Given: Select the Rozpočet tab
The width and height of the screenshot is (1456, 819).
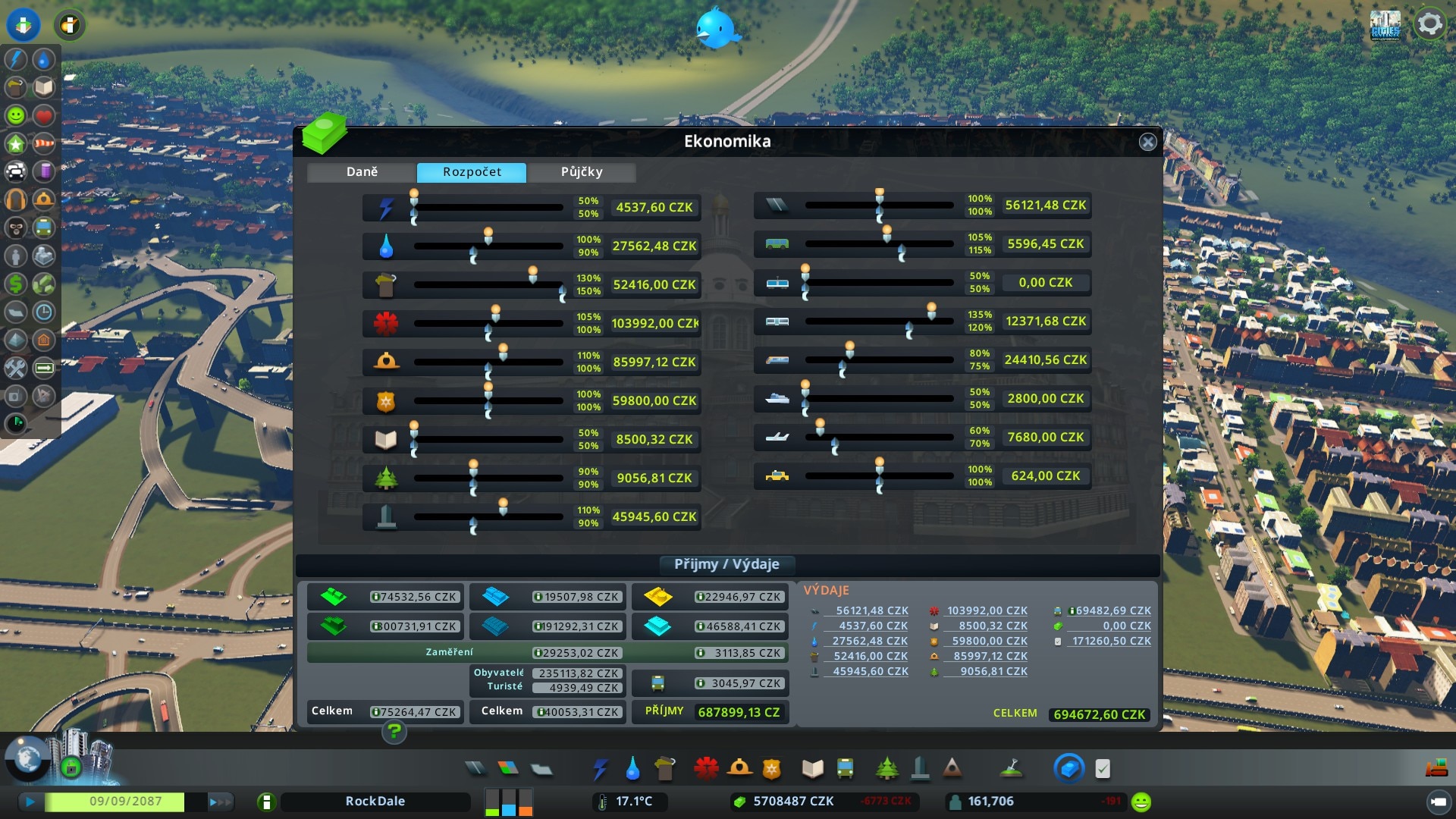Looking at the screenshot, I should (x=472, y=172).
